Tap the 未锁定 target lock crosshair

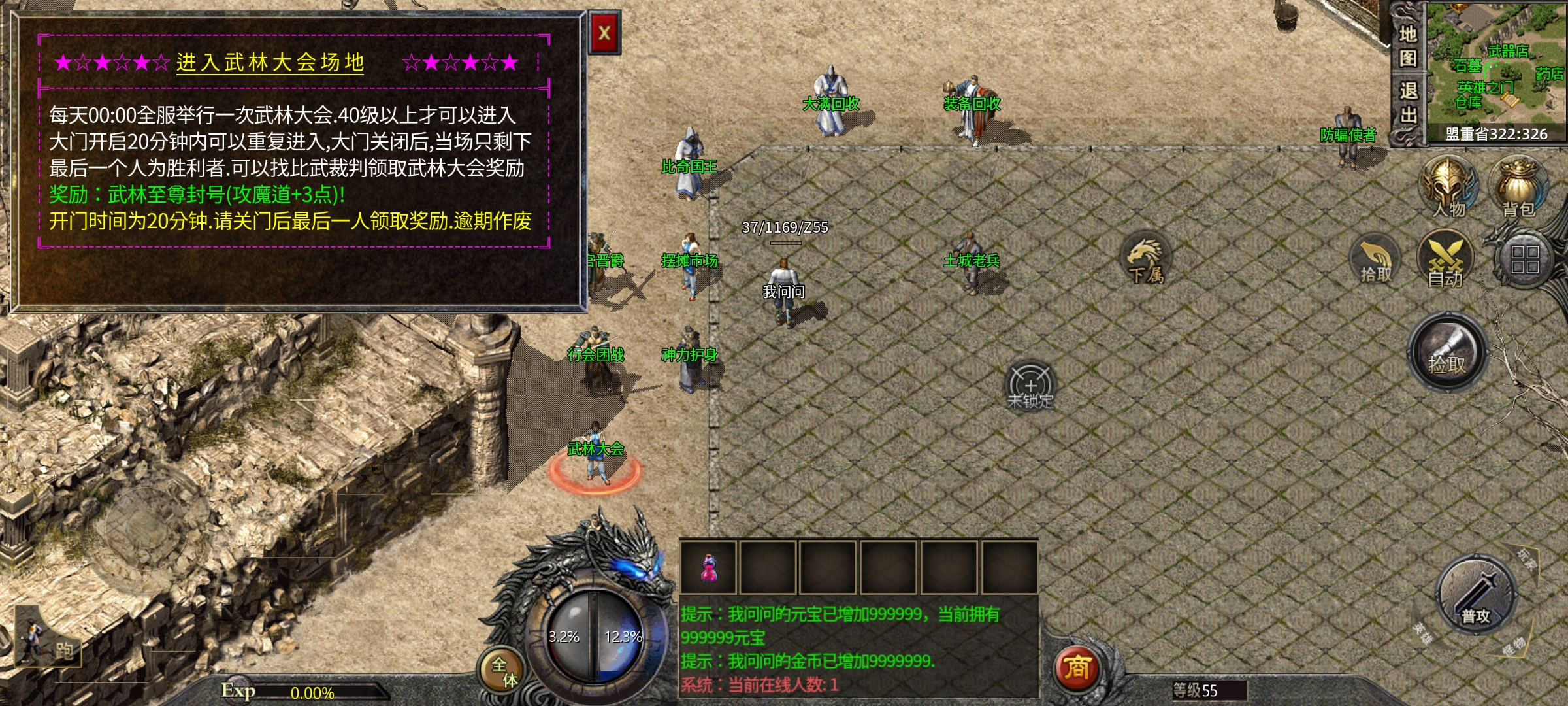(x=1030, y=384)
